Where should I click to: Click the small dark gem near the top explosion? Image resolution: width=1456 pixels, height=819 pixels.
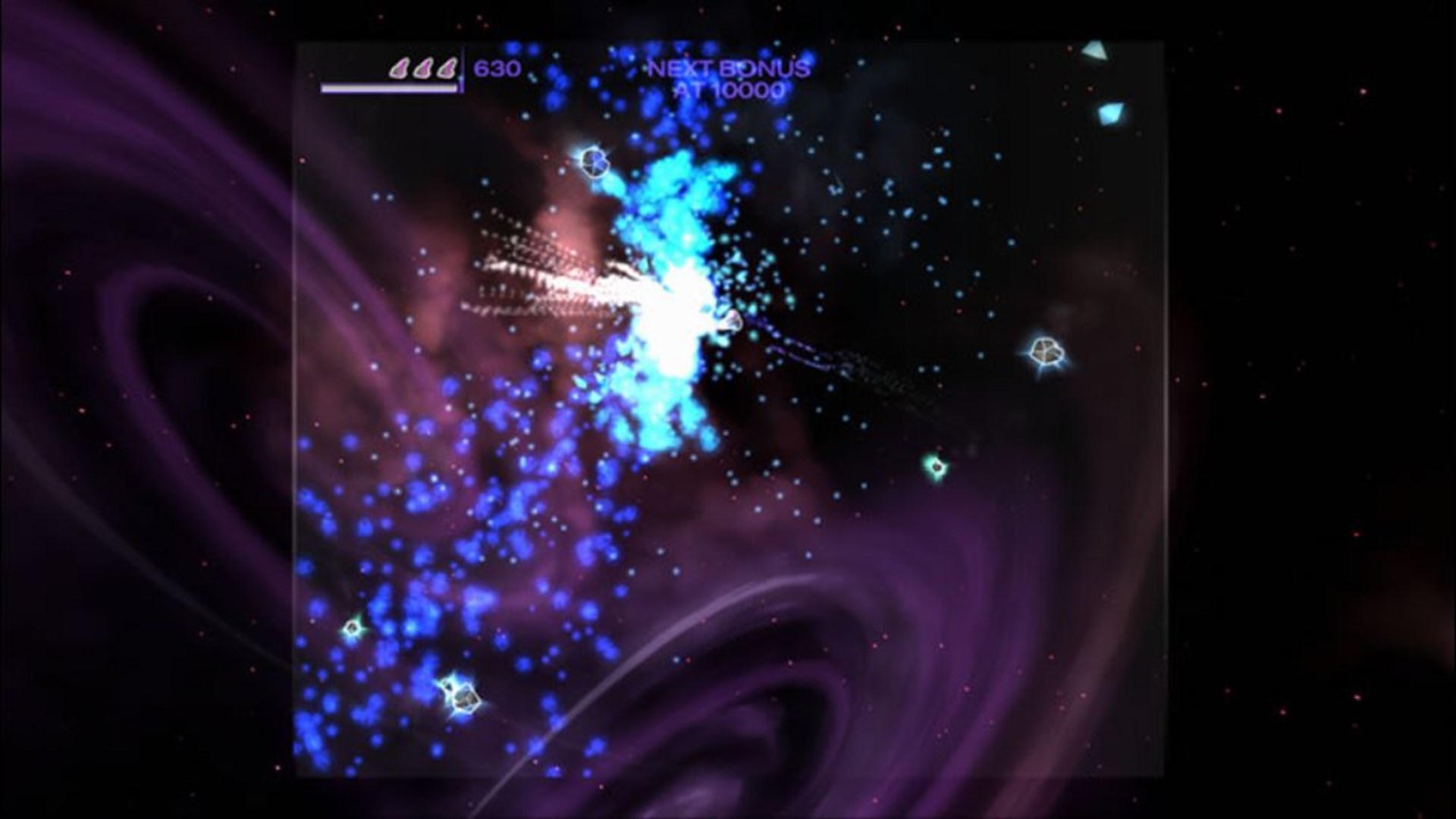pos(595,163)
